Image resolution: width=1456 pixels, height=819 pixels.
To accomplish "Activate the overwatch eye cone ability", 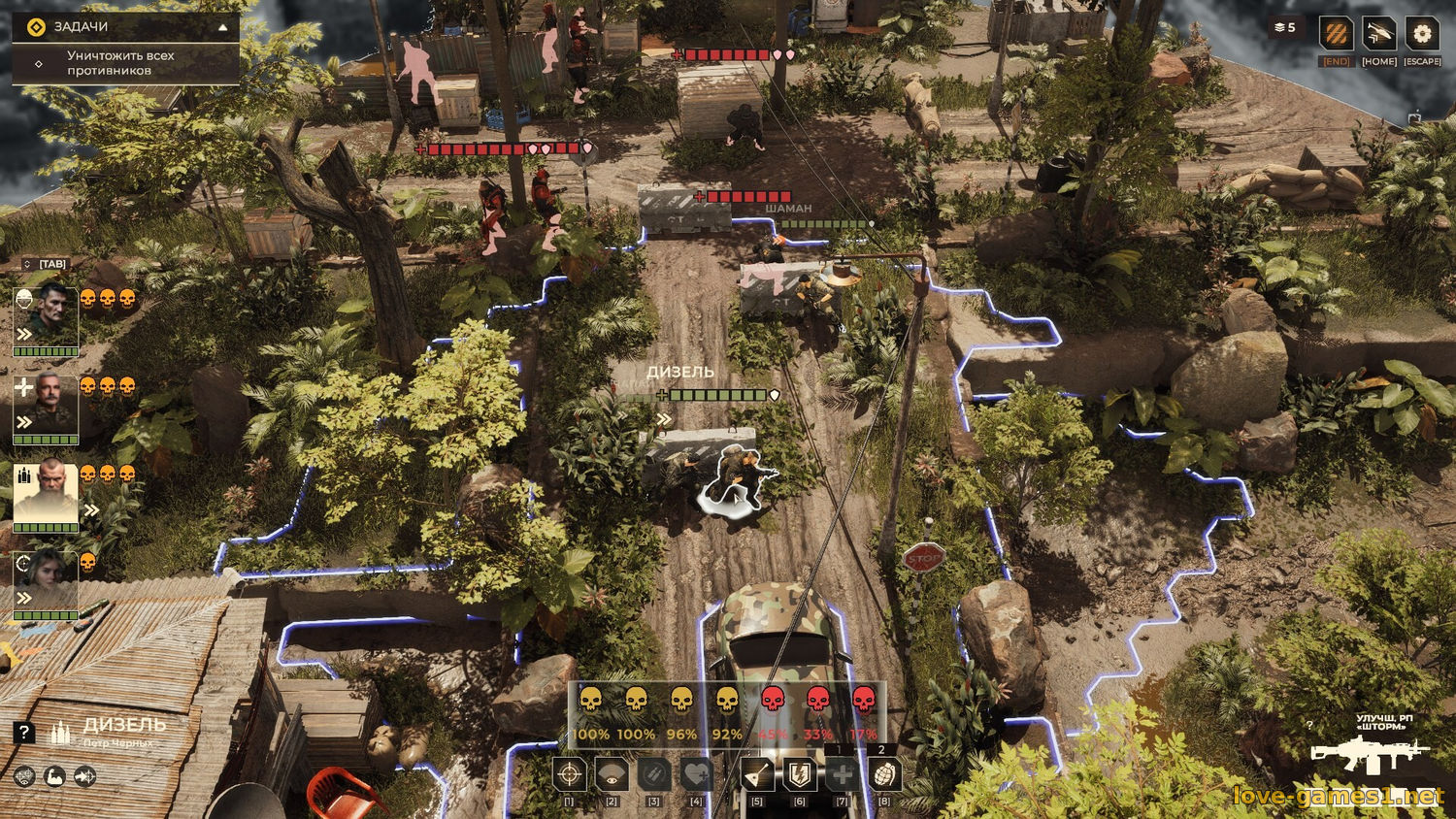I will (x=612, y=774).
